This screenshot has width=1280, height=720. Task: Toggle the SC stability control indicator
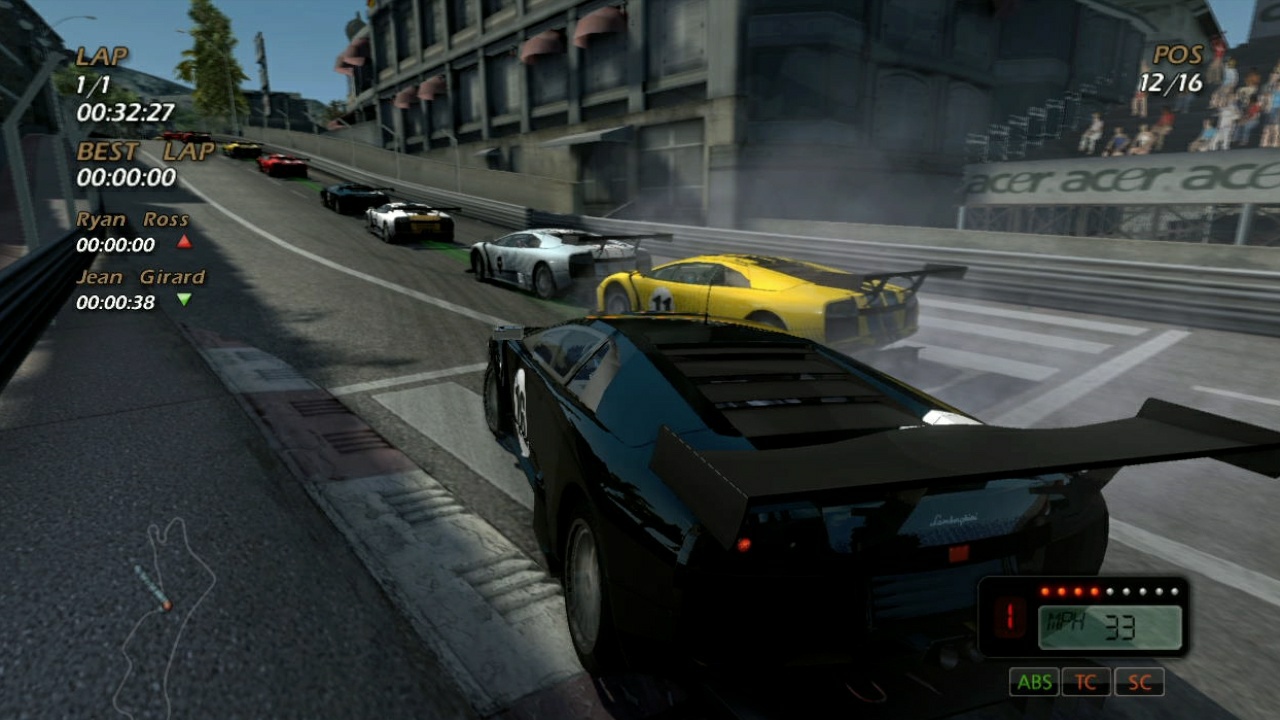click(1140, 682)
